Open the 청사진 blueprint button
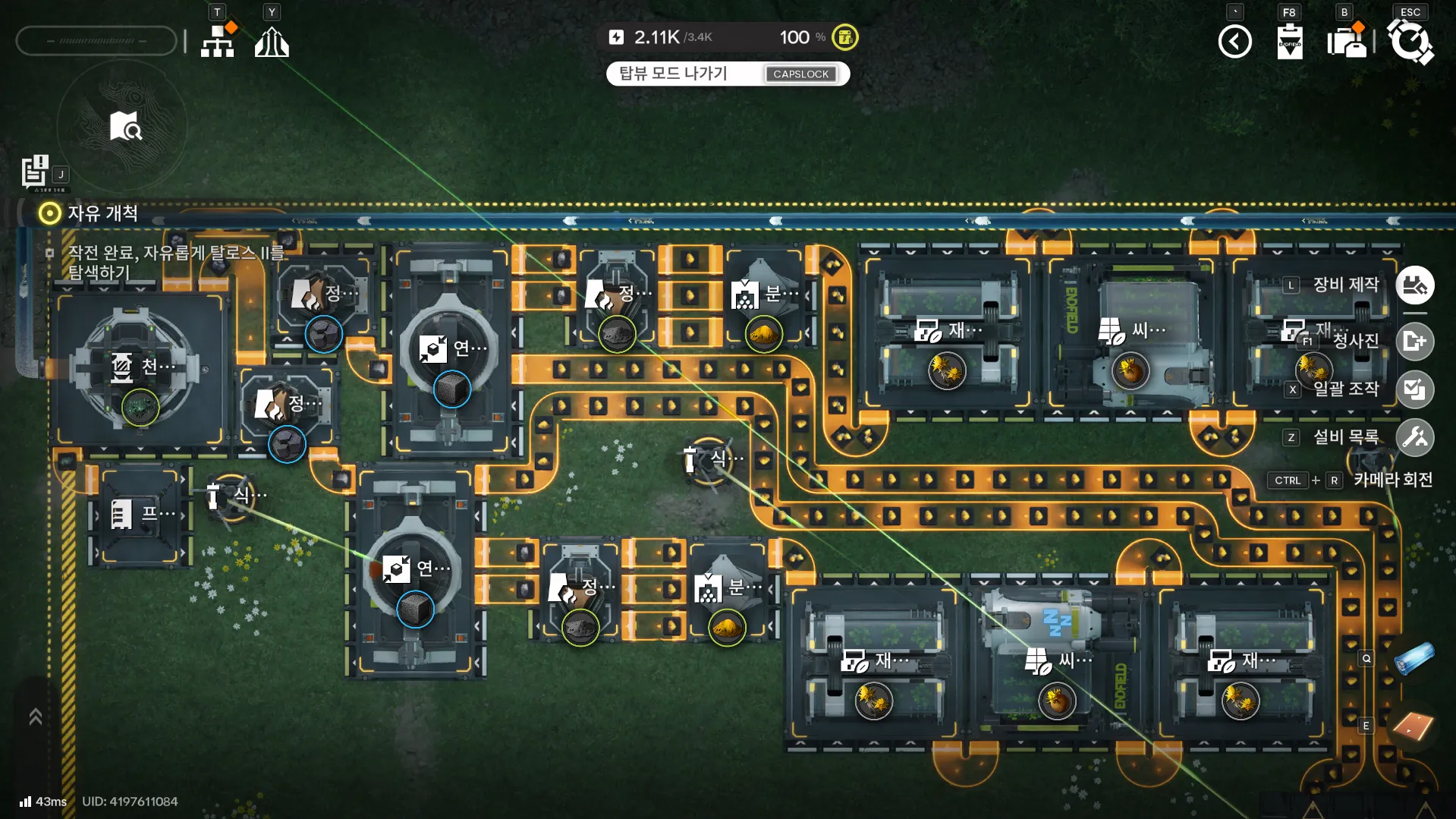 [1414, 342]
